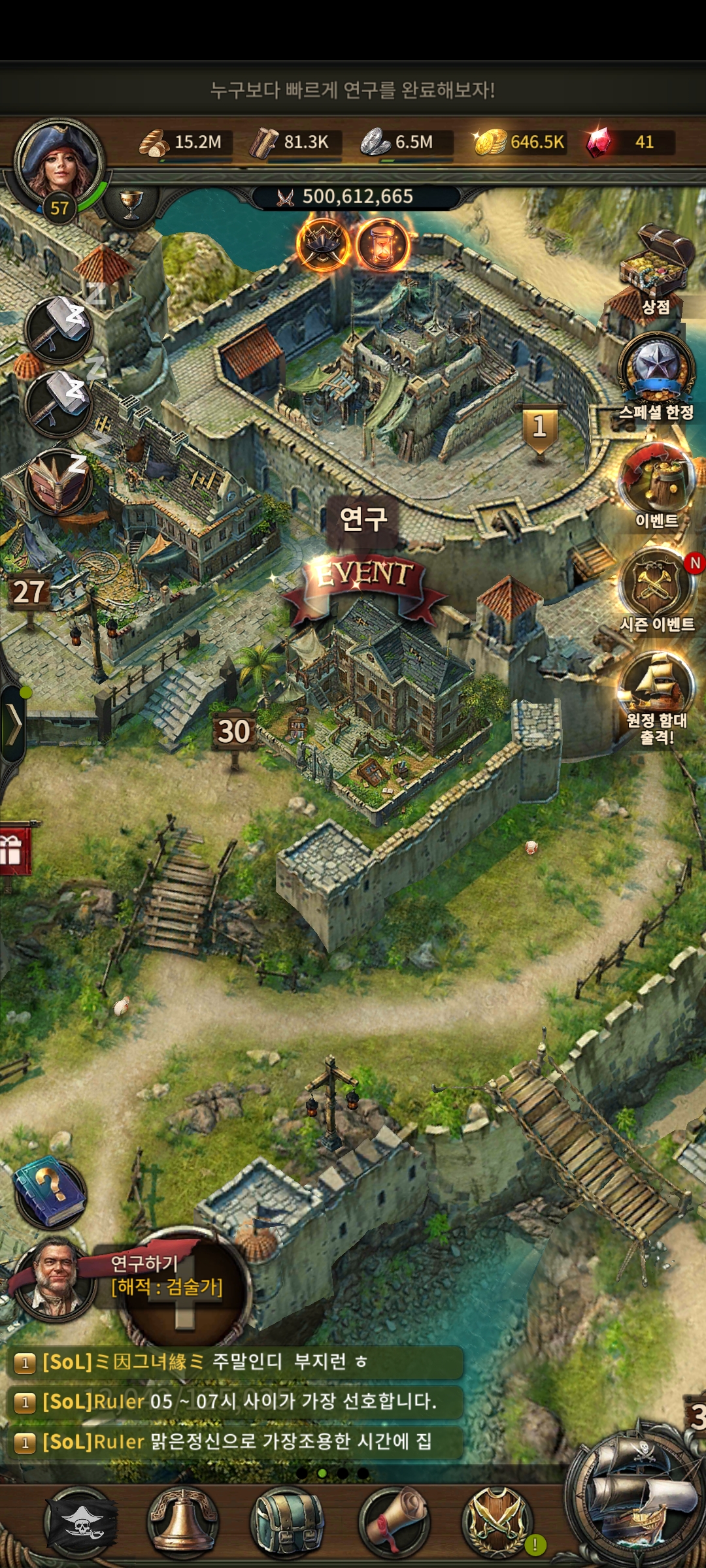Tap the 연구하기 quest prompt
Image resolution: width=706 pixels, height=1568 pixels.
(167, 1275)
